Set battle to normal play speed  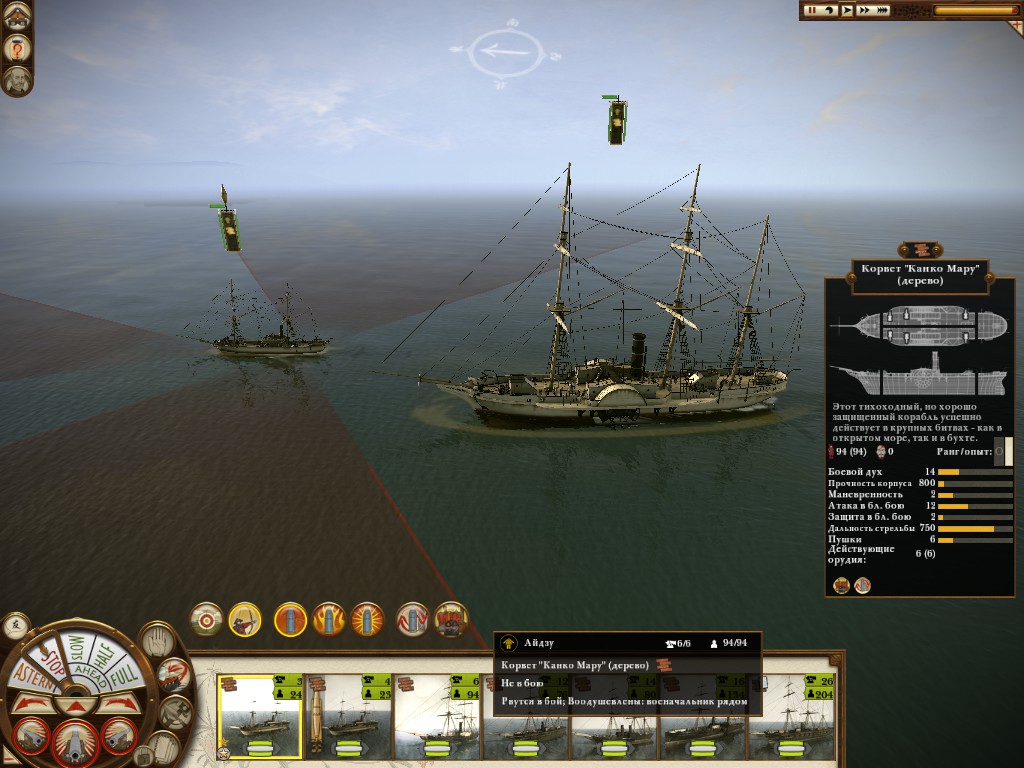pos(846,10)
